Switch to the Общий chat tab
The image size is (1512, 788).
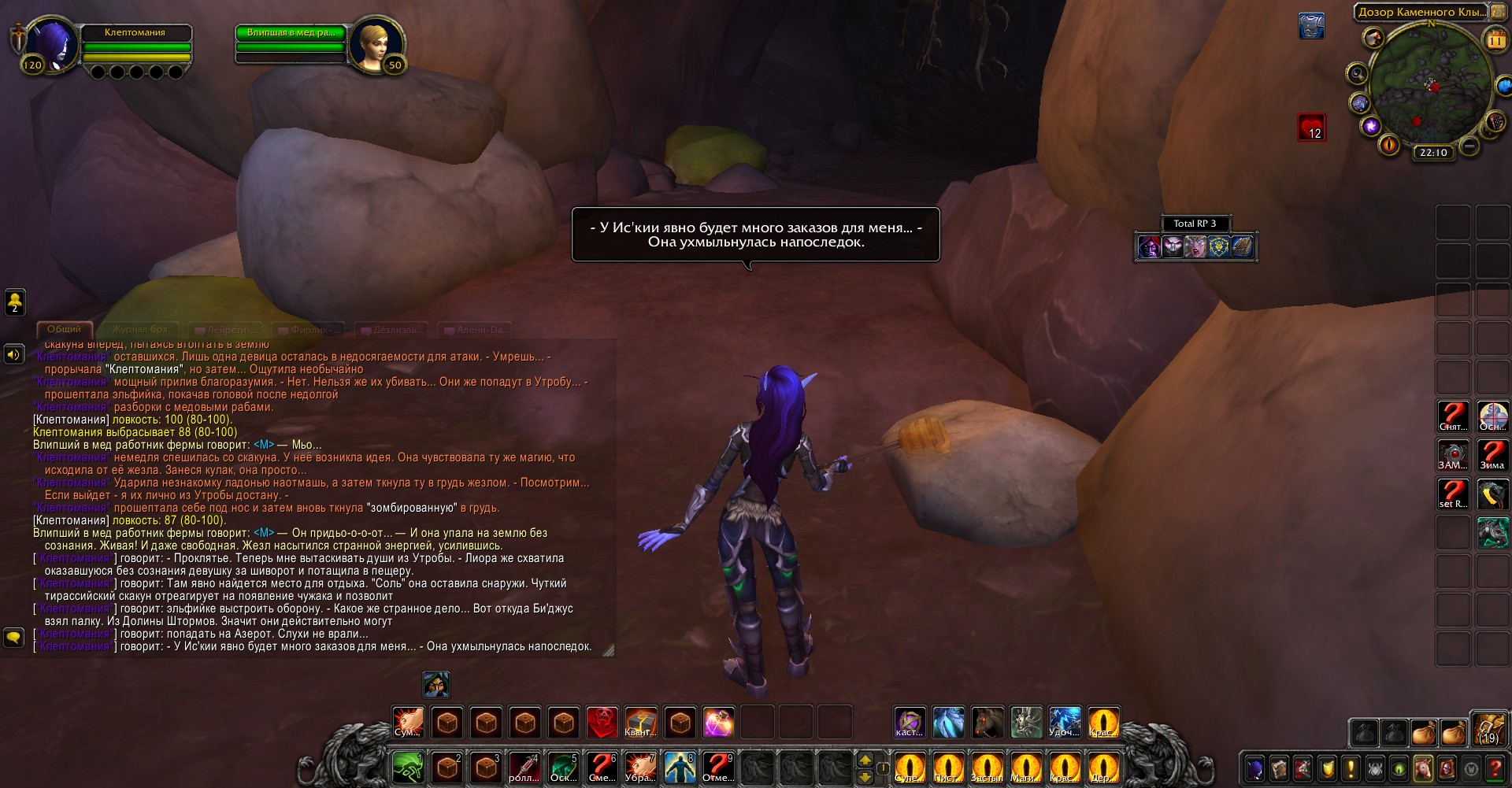point(64,329)
